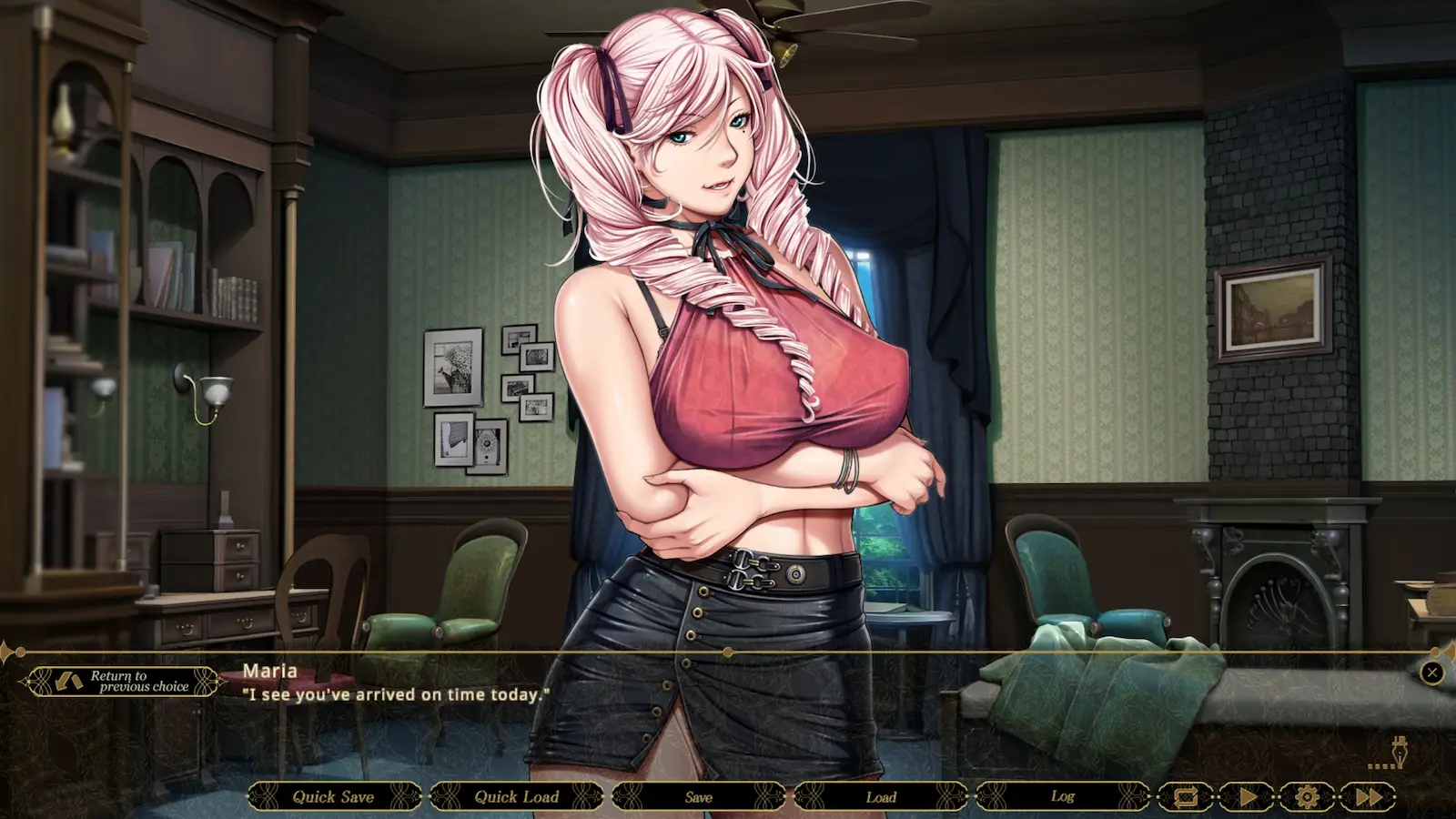Open the Log panel
Screen dimensions: 1456x819
coord(1061,796)
